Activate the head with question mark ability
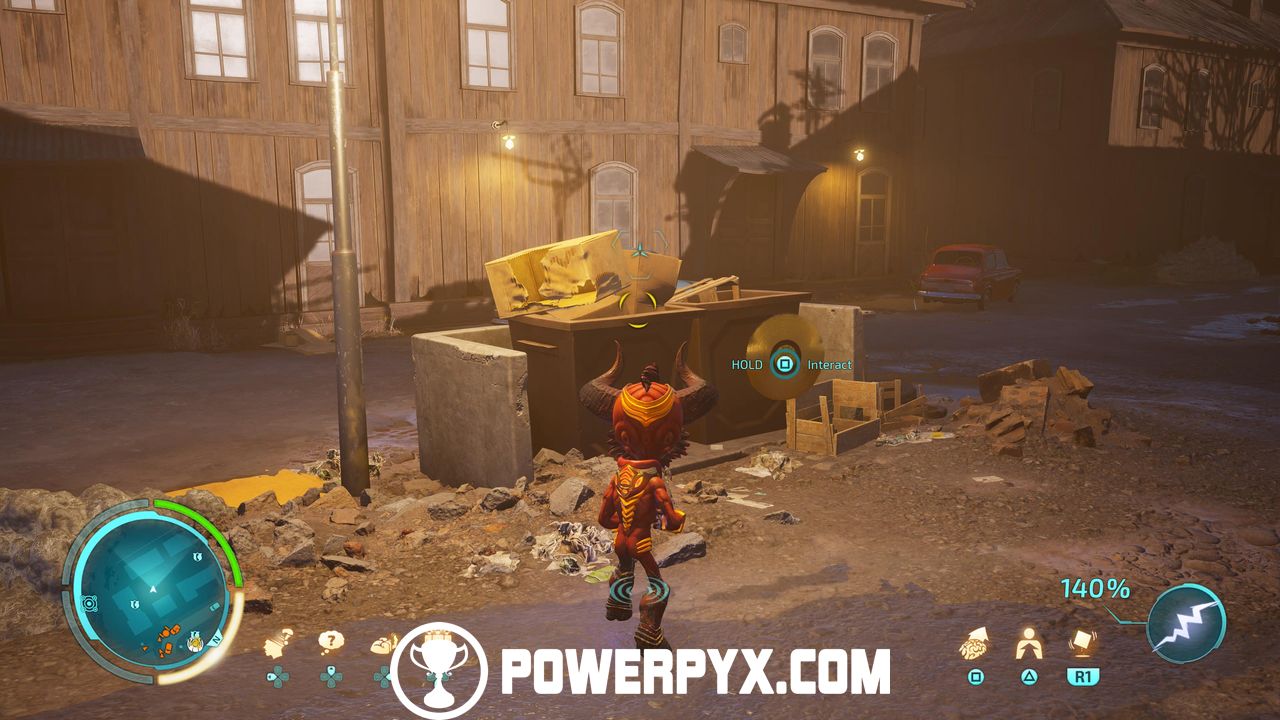1280x720 pixels. [278, 645]
